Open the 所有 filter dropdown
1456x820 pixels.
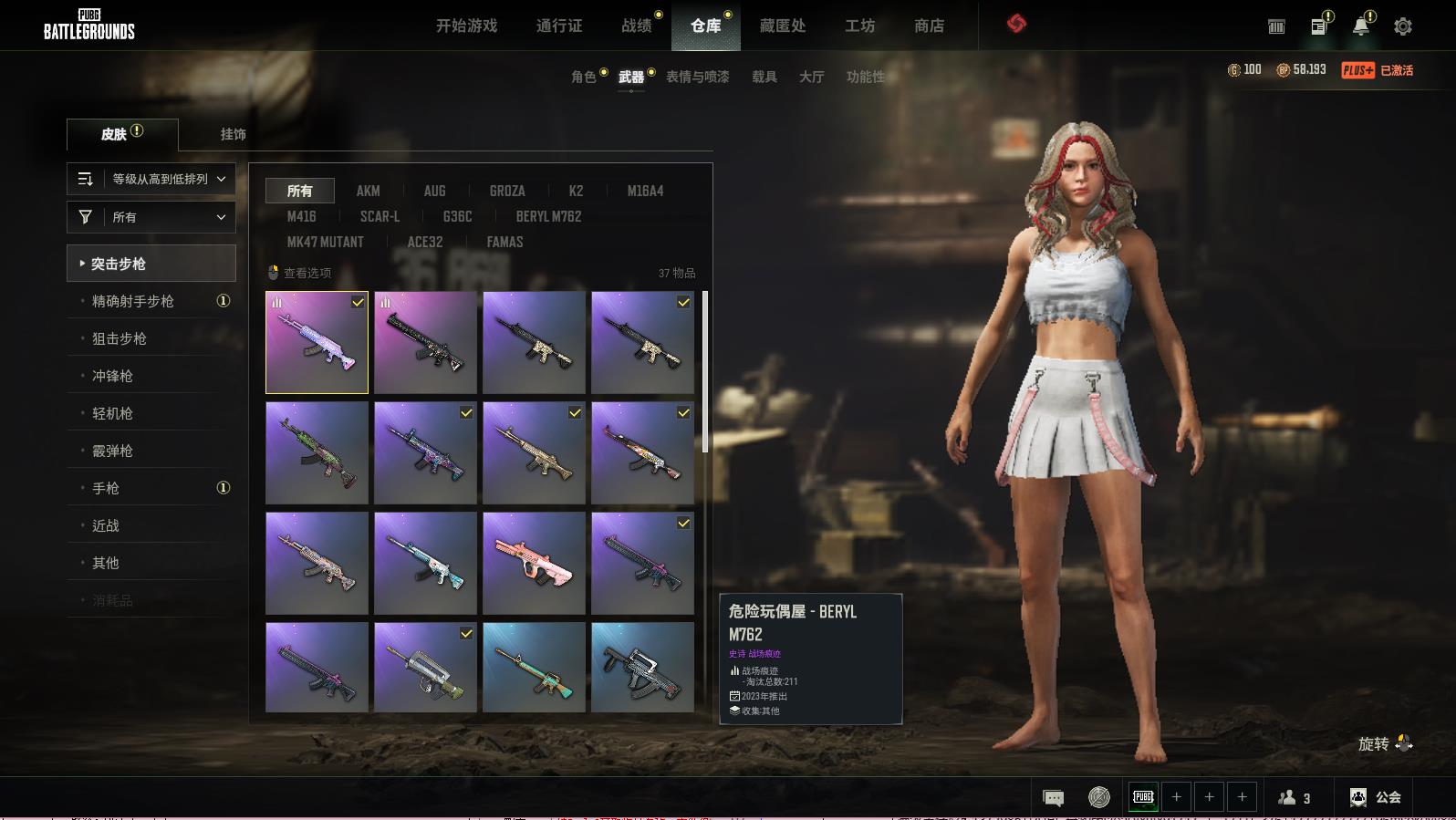coord(151,217)
